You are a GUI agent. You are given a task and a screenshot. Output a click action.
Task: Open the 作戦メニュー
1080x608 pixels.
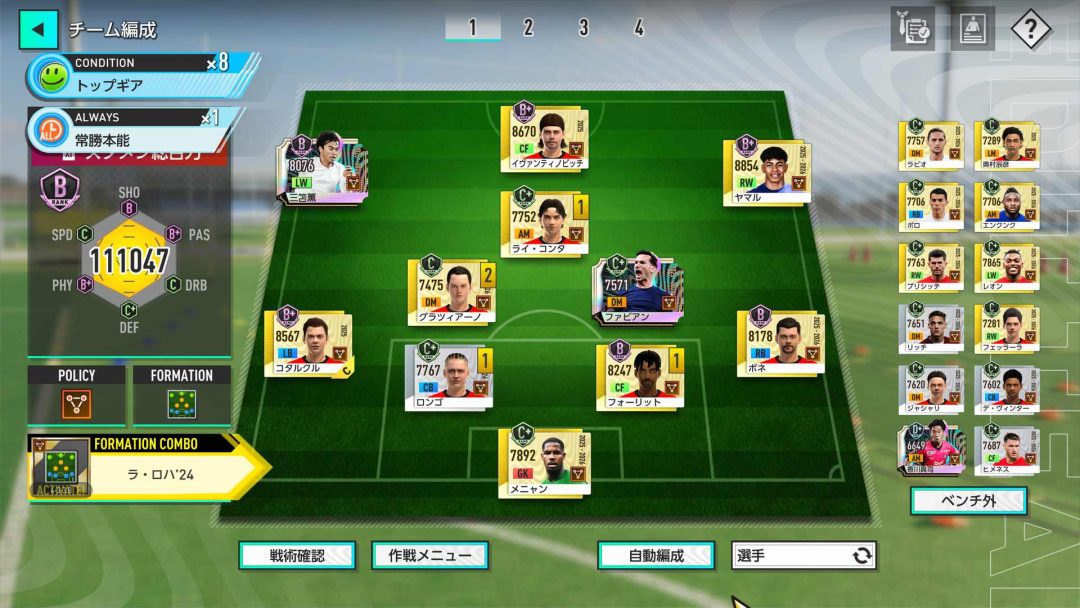pyautogui.click(x=430, y=555)
